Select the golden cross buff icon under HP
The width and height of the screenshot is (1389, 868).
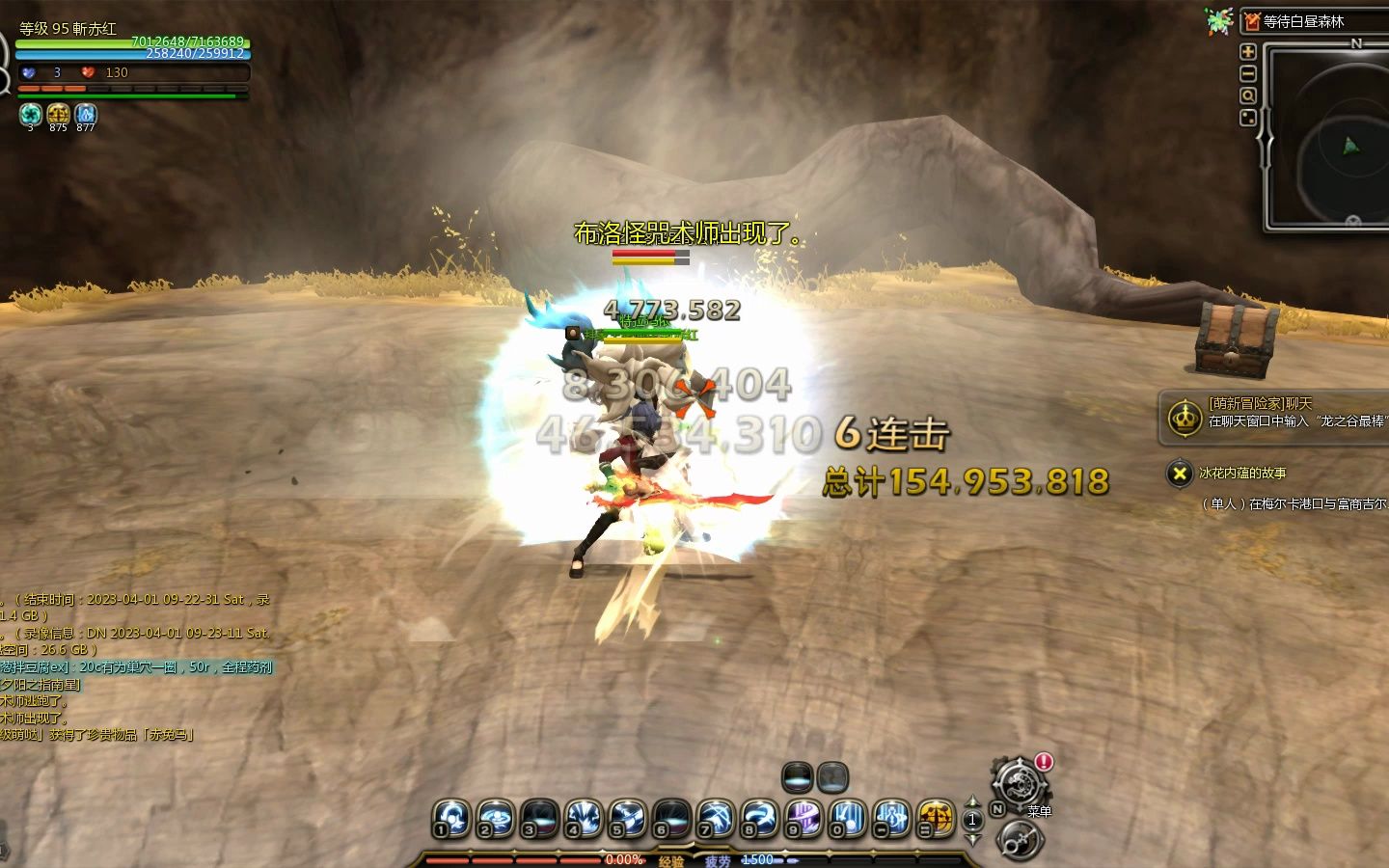click(x=58, y=114)
